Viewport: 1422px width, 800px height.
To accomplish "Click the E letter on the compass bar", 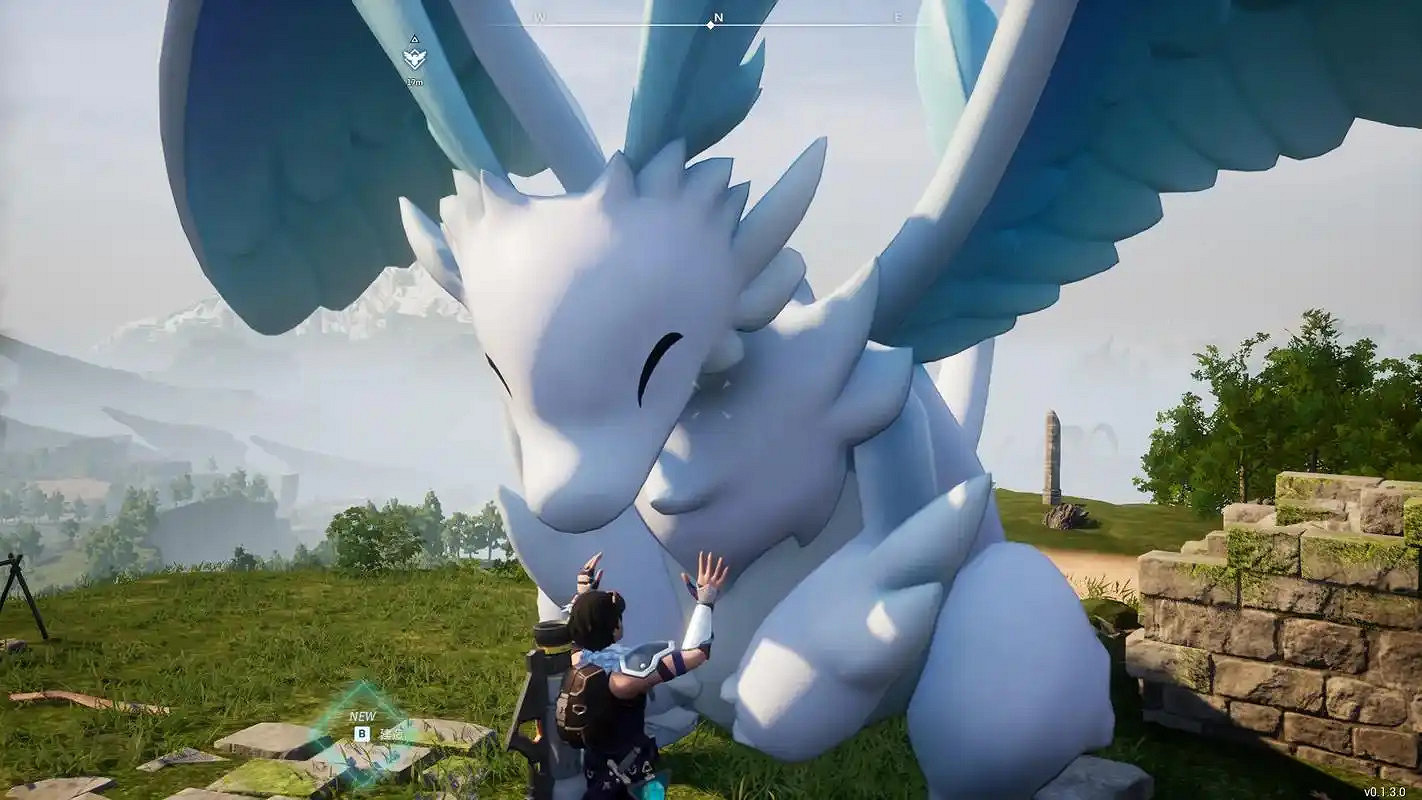I will click(x=898, y=17).
